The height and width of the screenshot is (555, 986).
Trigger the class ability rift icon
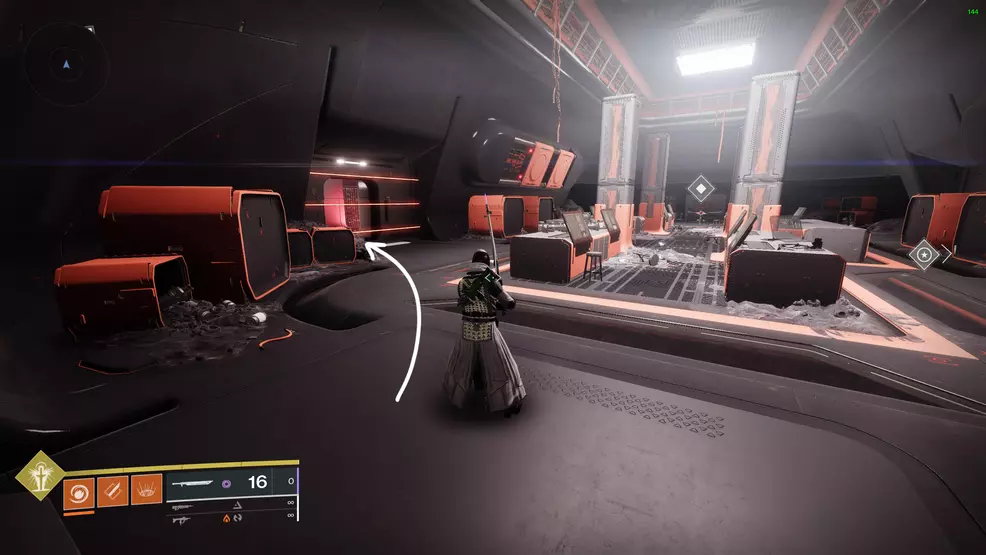(x=145, y=494)
